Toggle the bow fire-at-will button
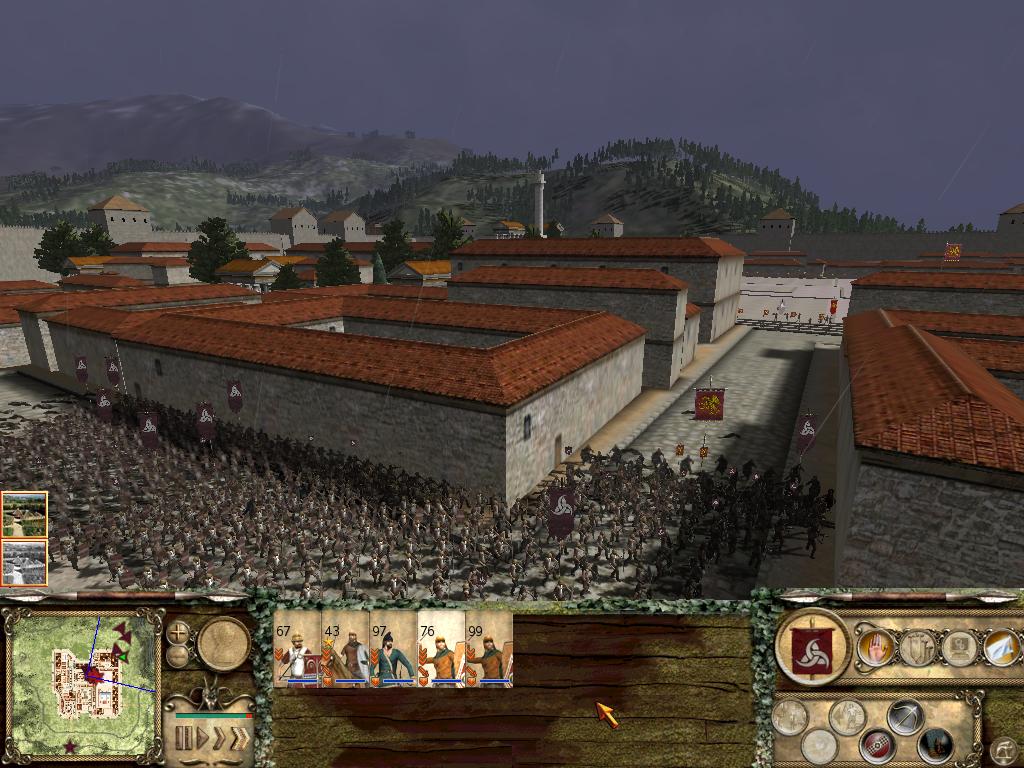1024x768 pixels. click(905, 716)
